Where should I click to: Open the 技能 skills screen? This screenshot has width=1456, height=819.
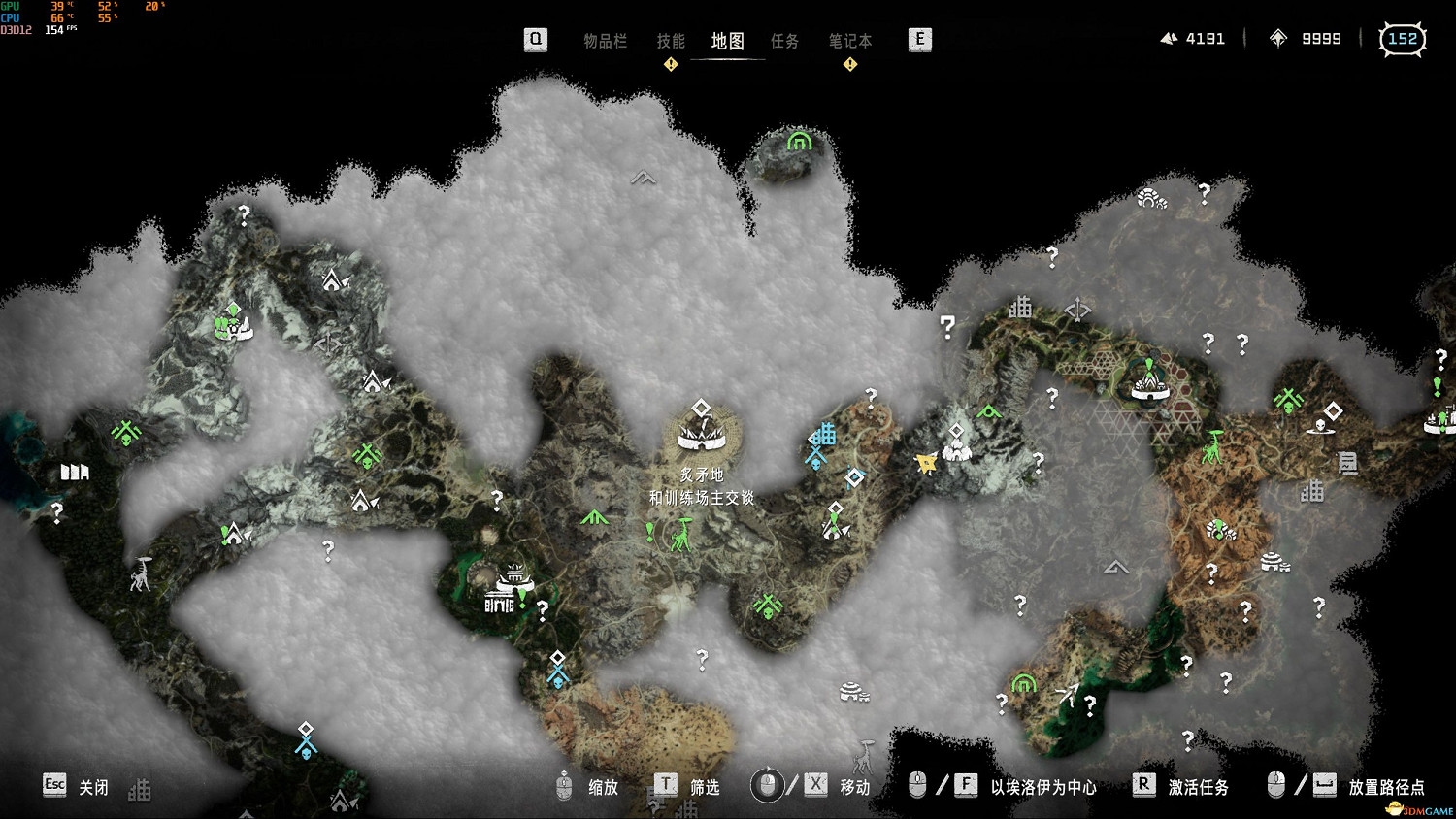pos(670,41)
